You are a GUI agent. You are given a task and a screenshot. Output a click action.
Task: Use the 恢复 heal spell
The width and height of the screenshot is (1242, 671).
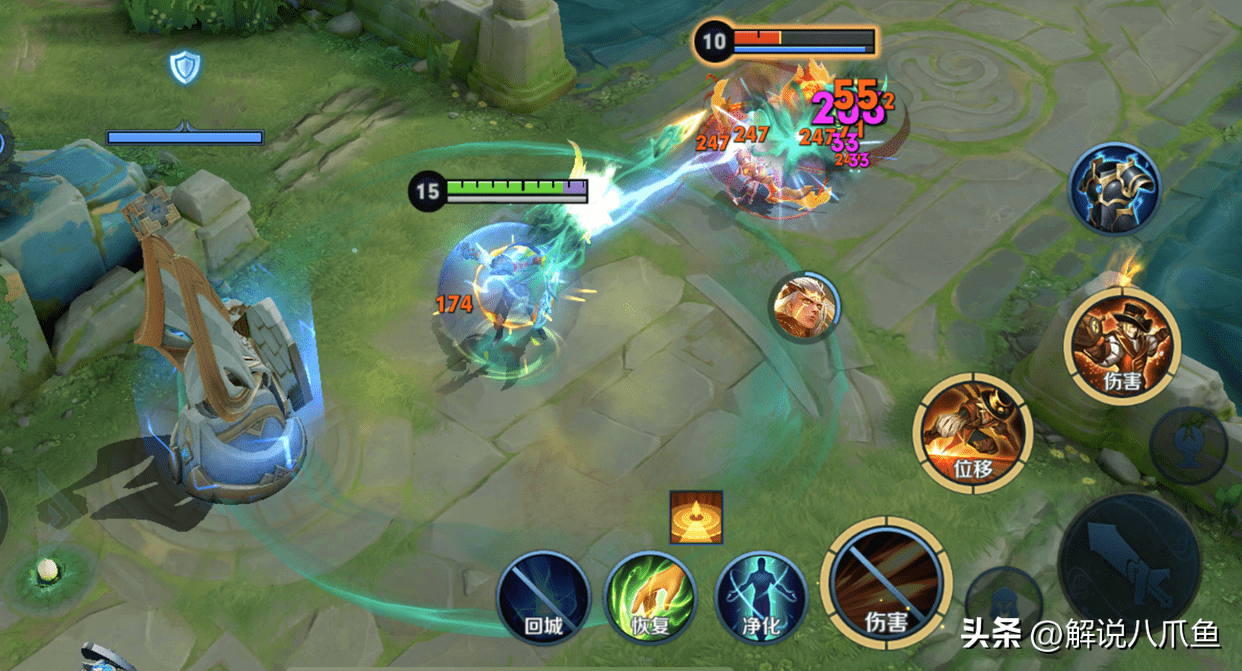(651, 598)
